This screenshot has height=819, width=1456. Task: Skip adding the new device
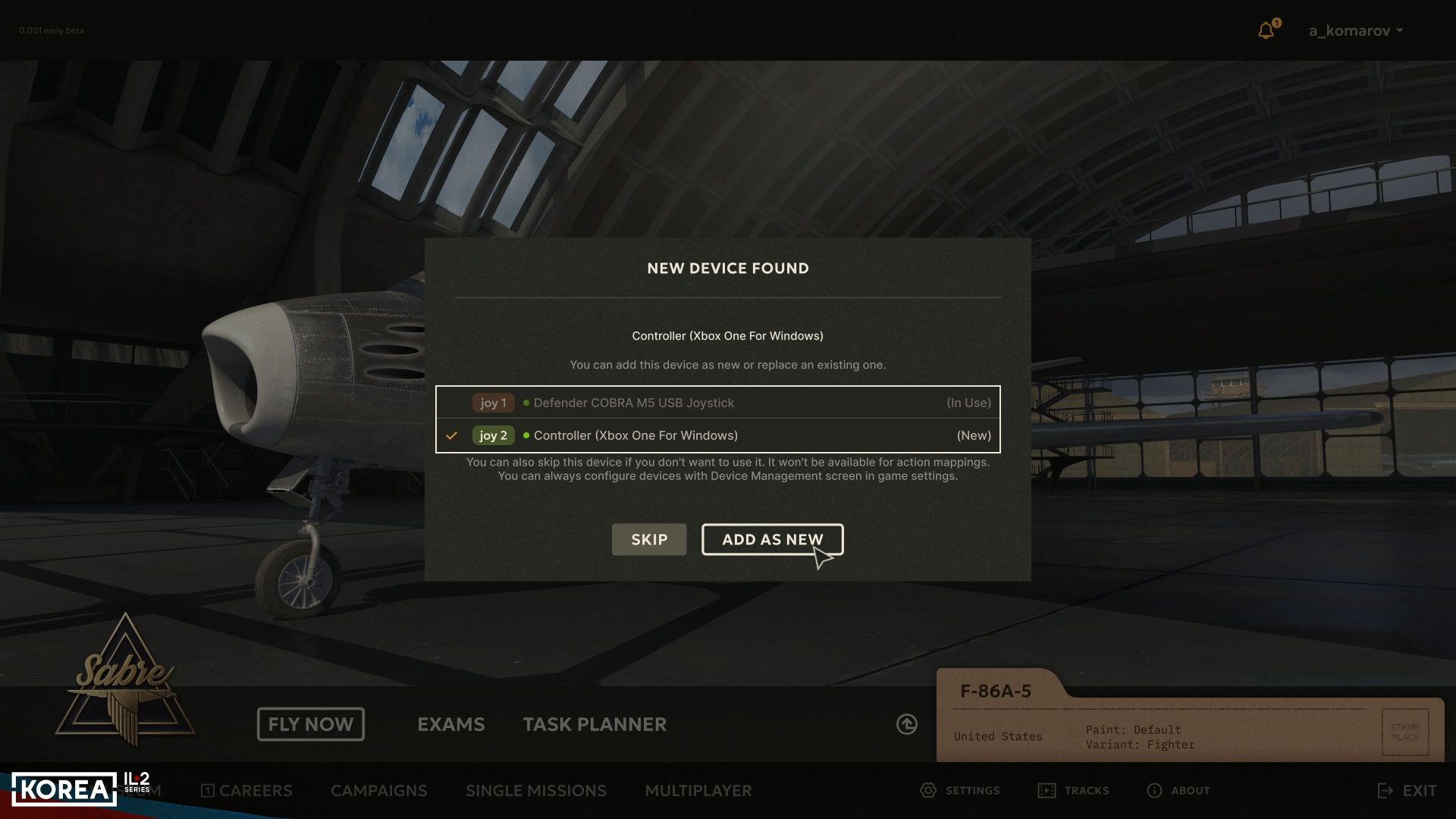[648, 539]
